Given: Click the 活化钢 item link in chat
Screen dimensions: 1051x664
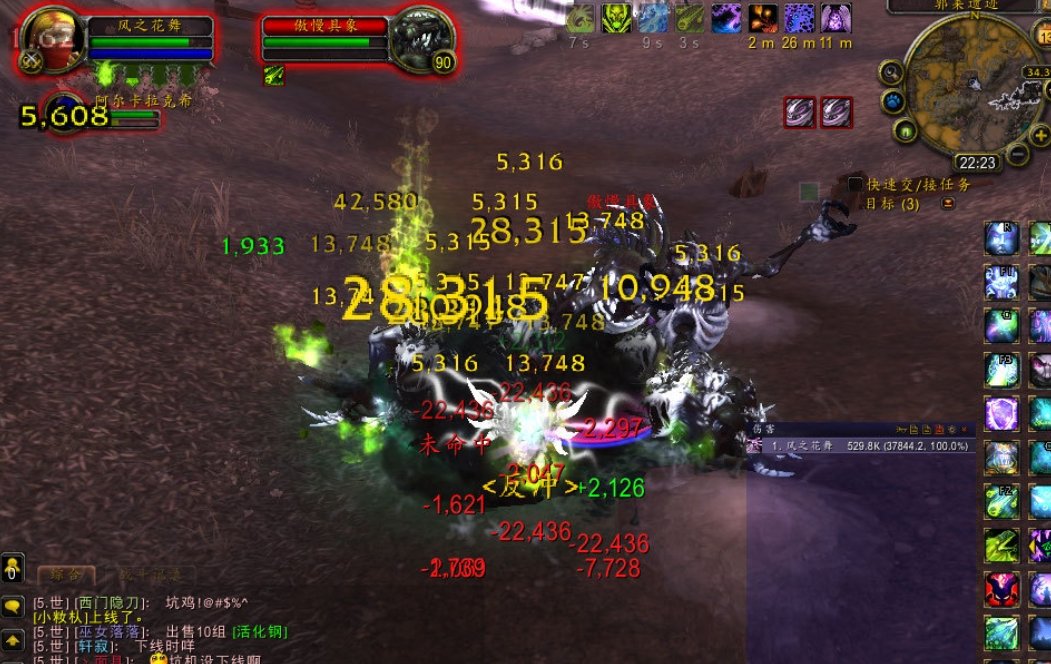Looking at the screenshot, I should [x=260, y=632].
